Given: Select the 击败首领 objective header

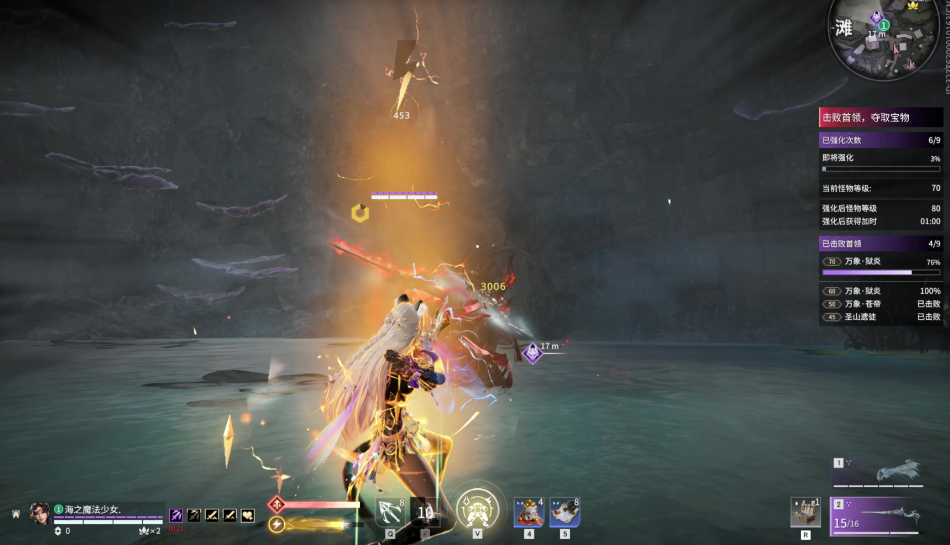Looking at the screenshot, I should coord(879,117).
